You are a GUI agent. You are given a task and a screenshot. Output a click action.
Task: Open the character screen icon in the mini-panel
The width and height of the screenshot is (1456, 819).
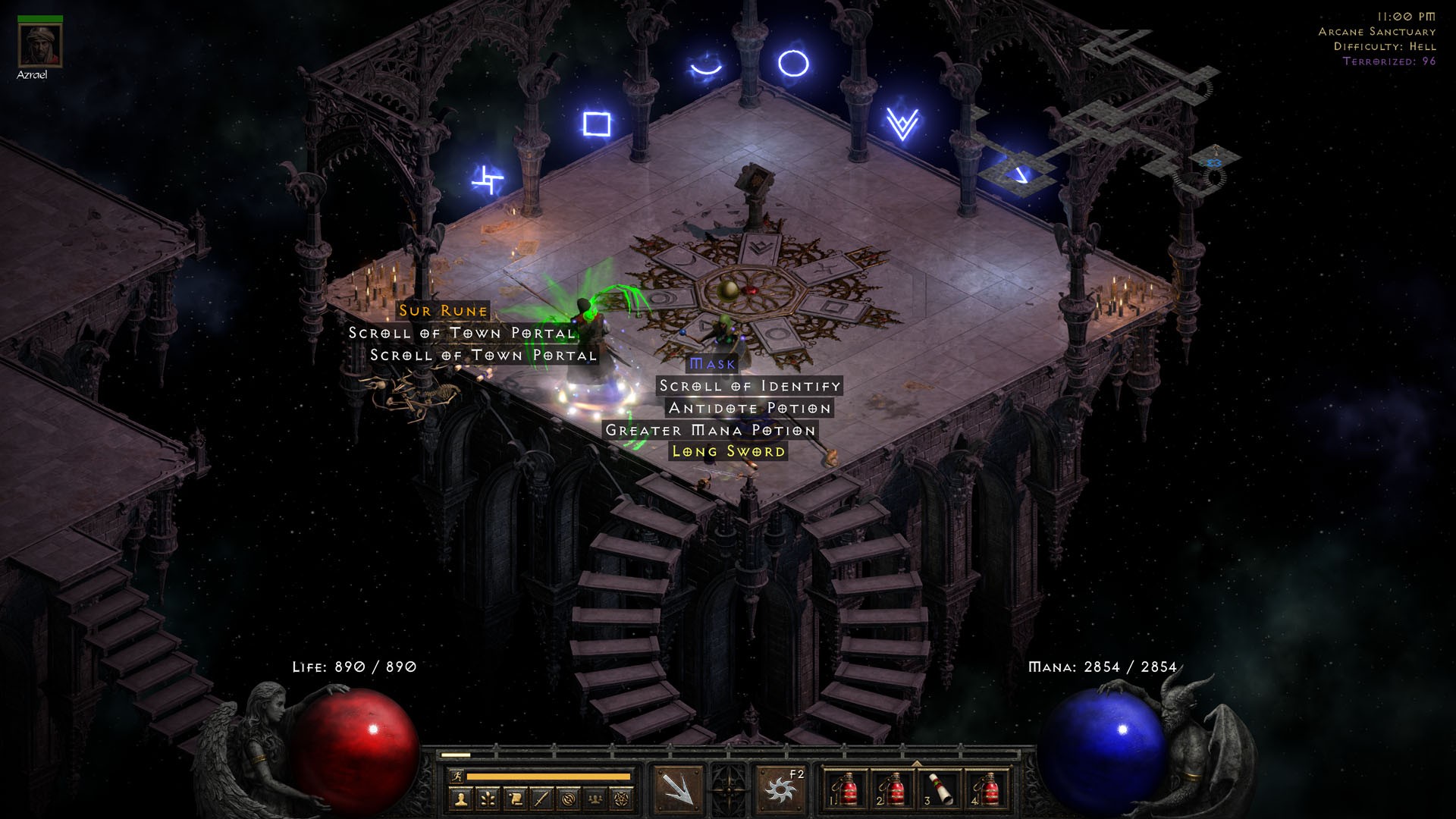[460, 799]
